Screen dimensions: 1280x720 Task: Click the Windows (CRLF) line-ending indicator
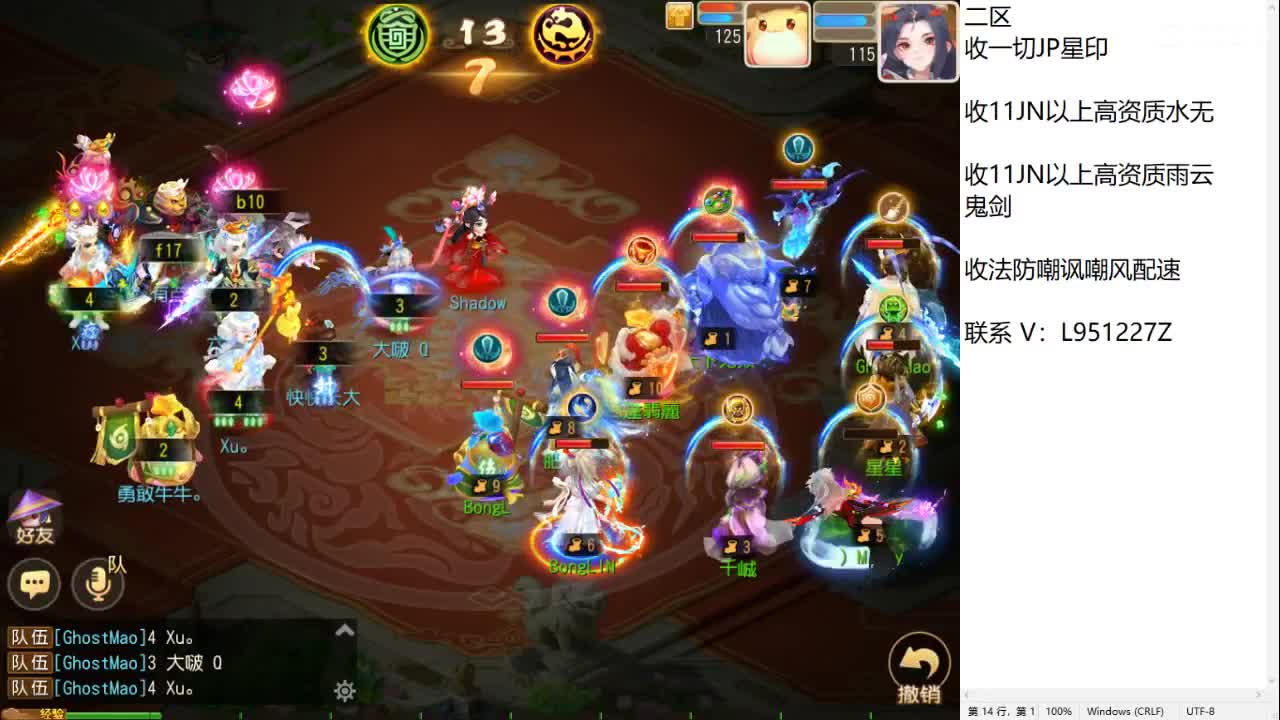tap(1125, 711)
